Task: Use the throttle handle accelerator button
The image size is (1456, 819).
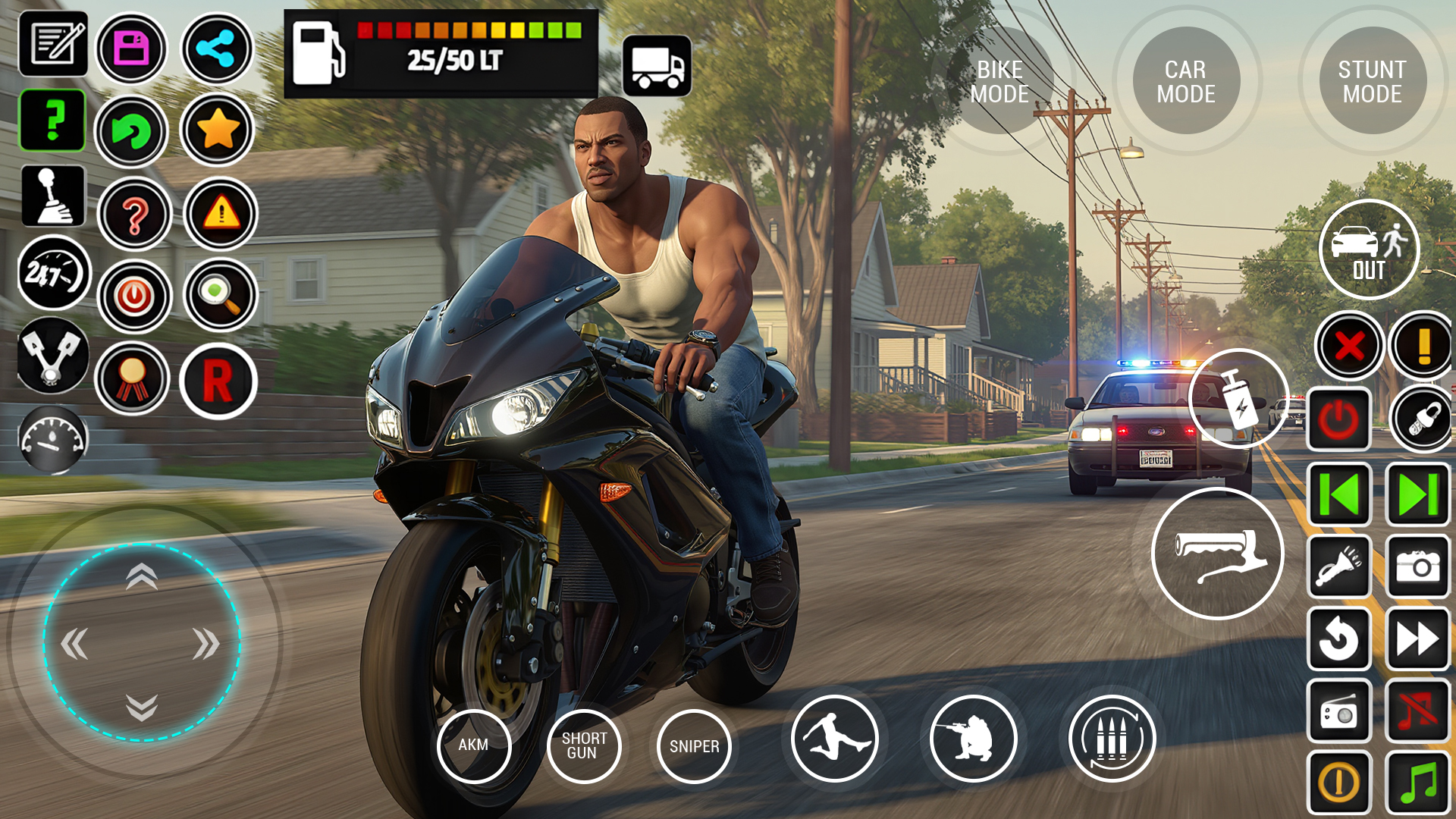Action: tap(1217, 554)
